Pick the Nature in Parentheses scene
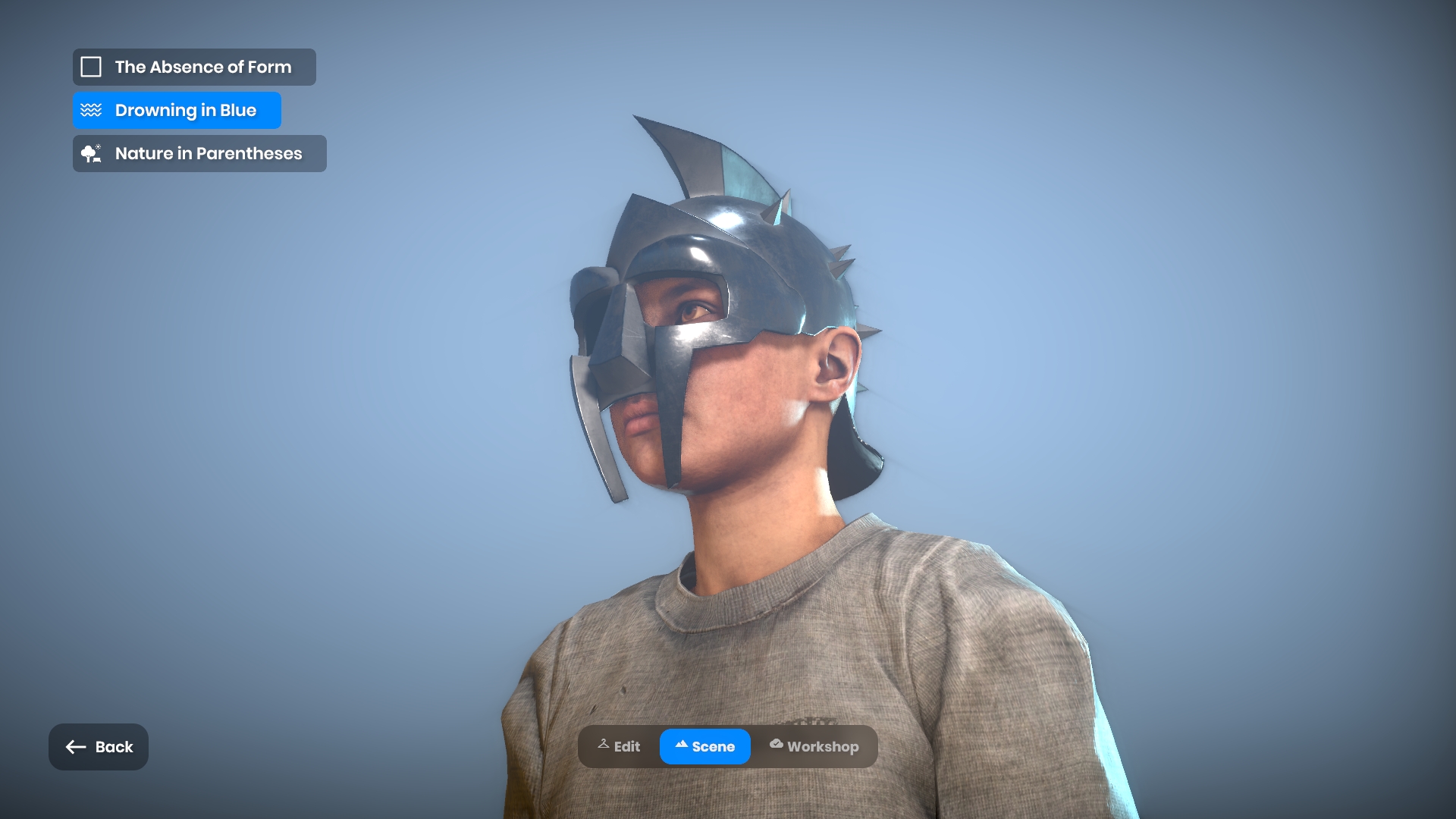This screenshot has height=819, width=1456. (x=199, y=154)
